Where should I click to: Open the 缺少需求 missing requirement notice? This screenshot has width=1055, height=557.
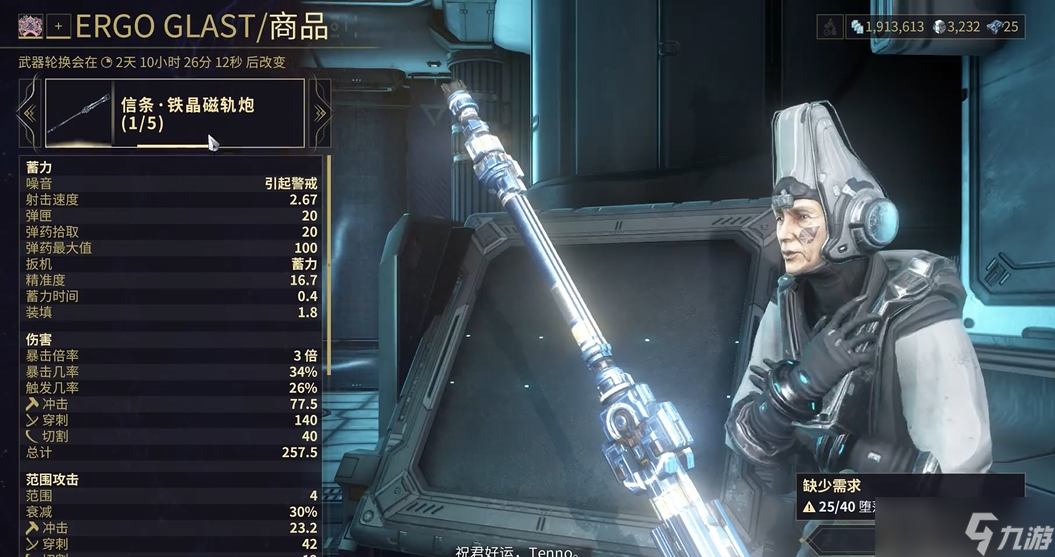pyautogui.click(x=910, y=497)
